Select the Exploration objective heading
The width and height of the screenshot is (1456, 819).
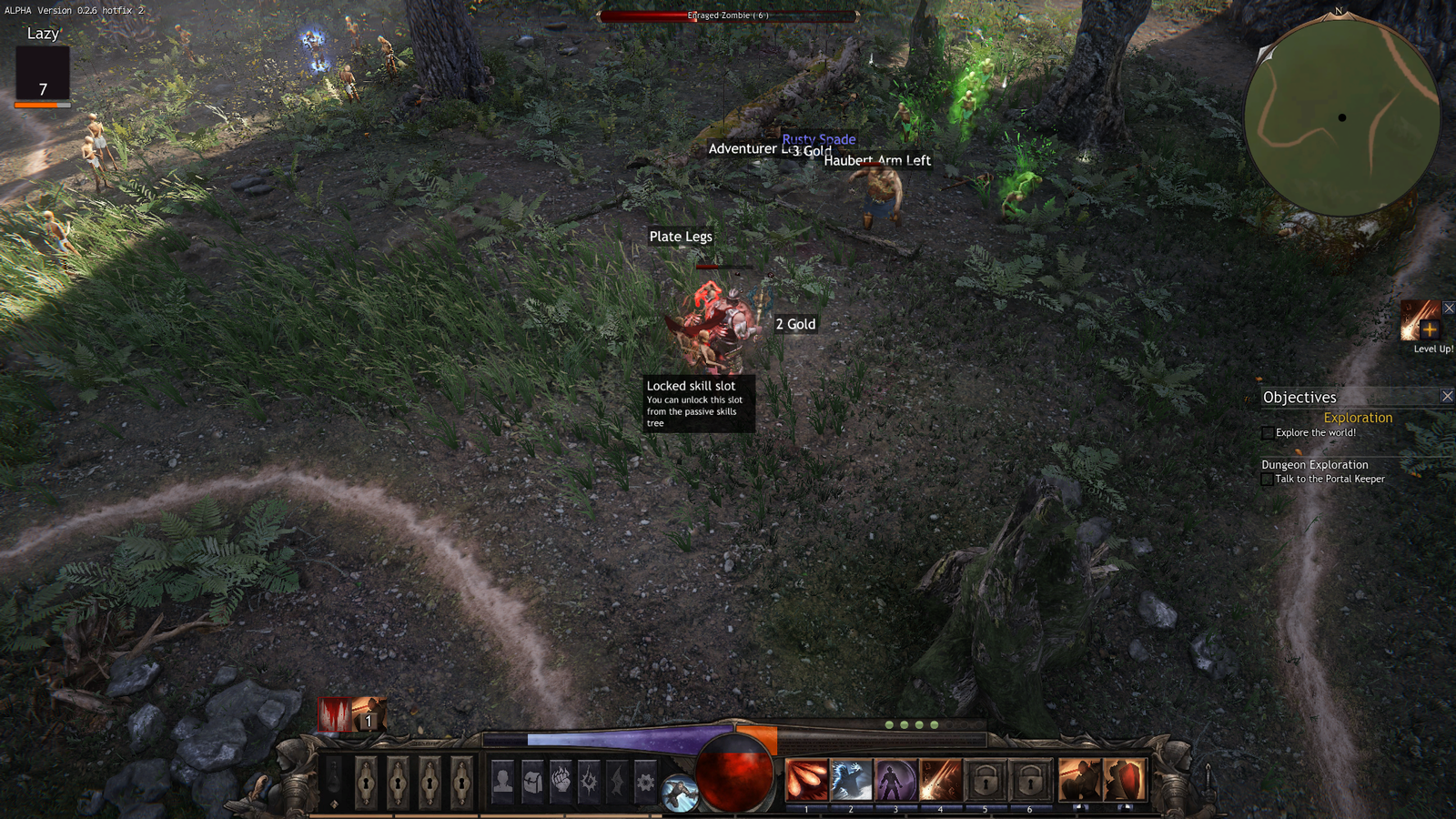pos(1358,418)
